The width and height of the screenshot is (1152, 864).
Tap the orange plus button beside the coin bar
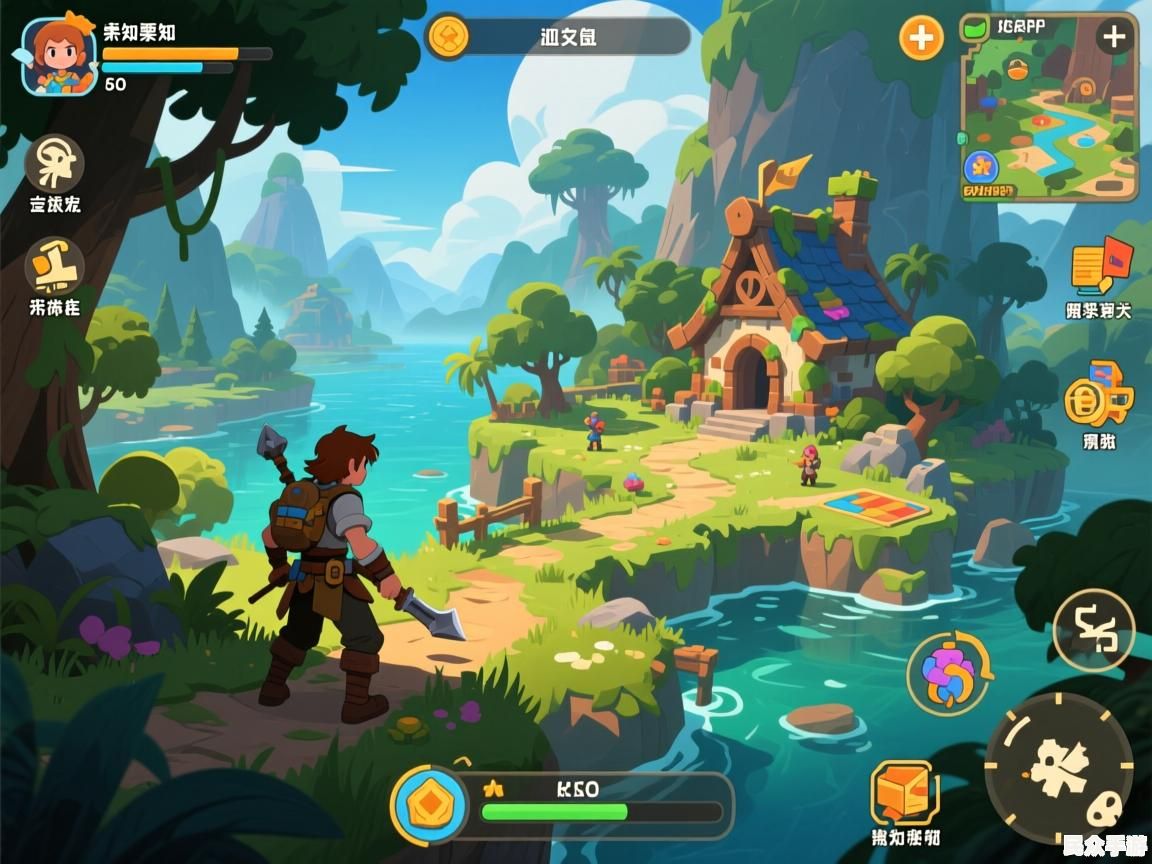click(921, 39)
